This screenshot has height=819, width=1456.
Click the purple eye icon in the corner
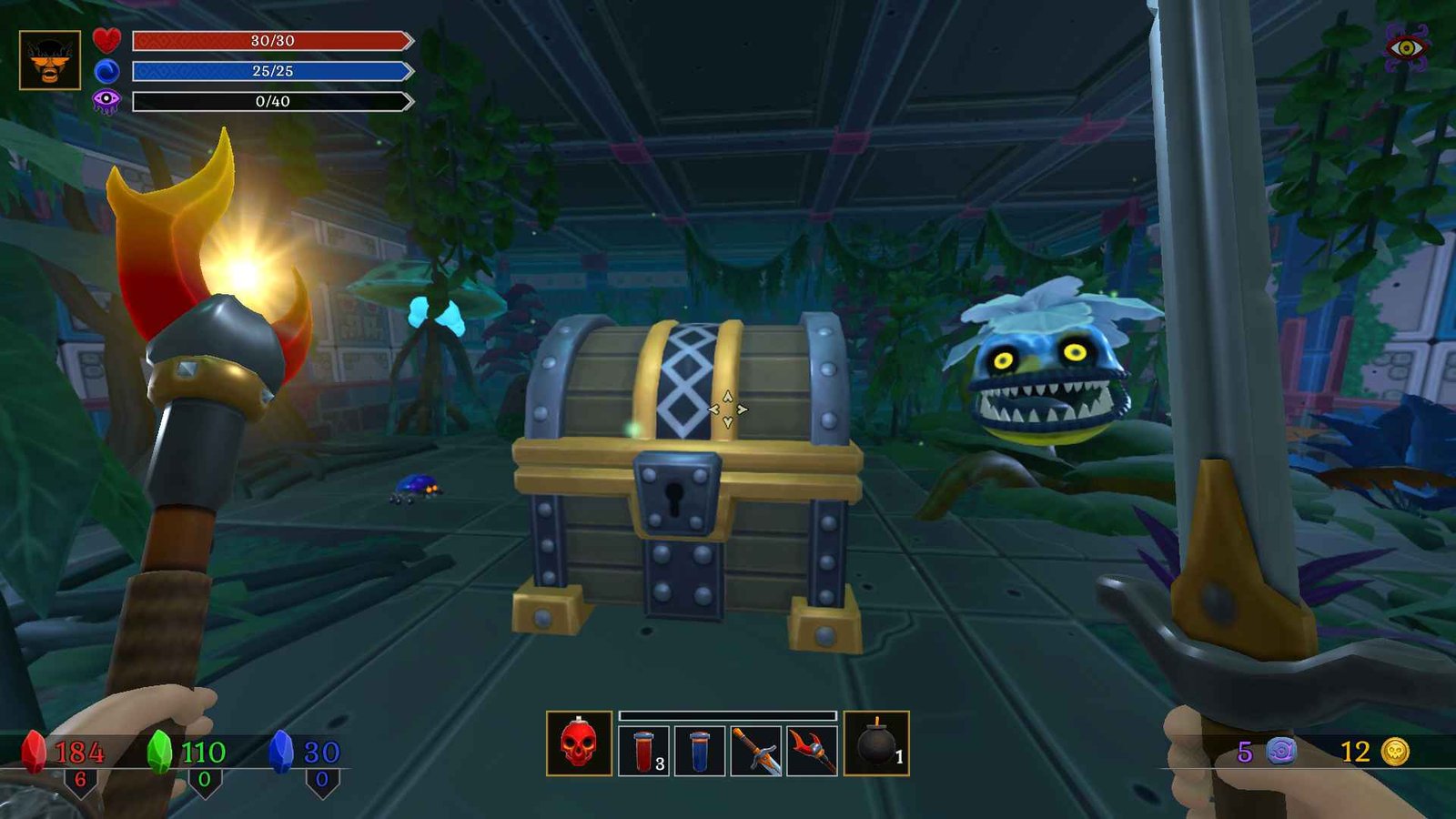coord(1406,47)
